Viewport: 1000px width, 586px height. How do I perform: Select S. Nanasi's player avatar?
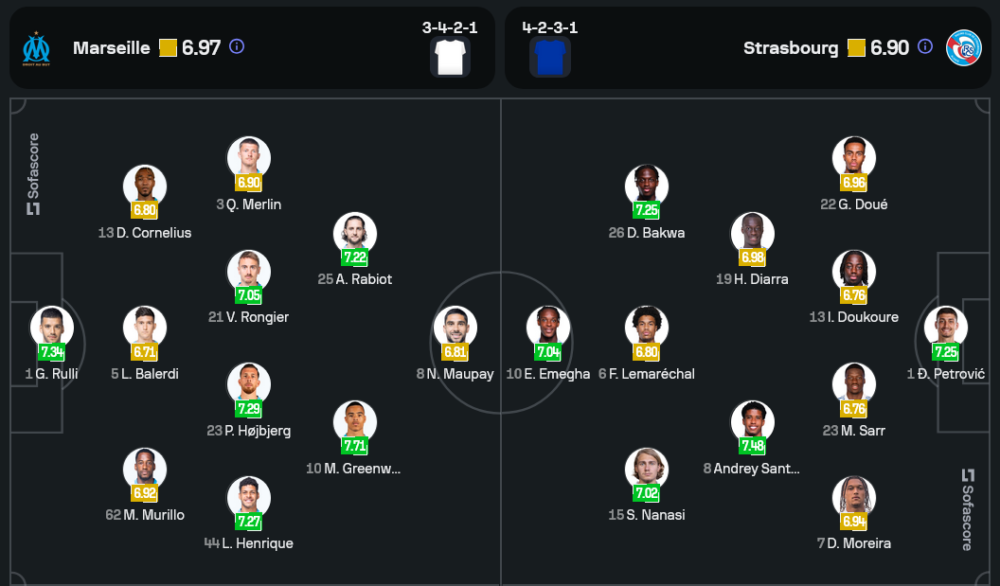click(x=647, y=470)
